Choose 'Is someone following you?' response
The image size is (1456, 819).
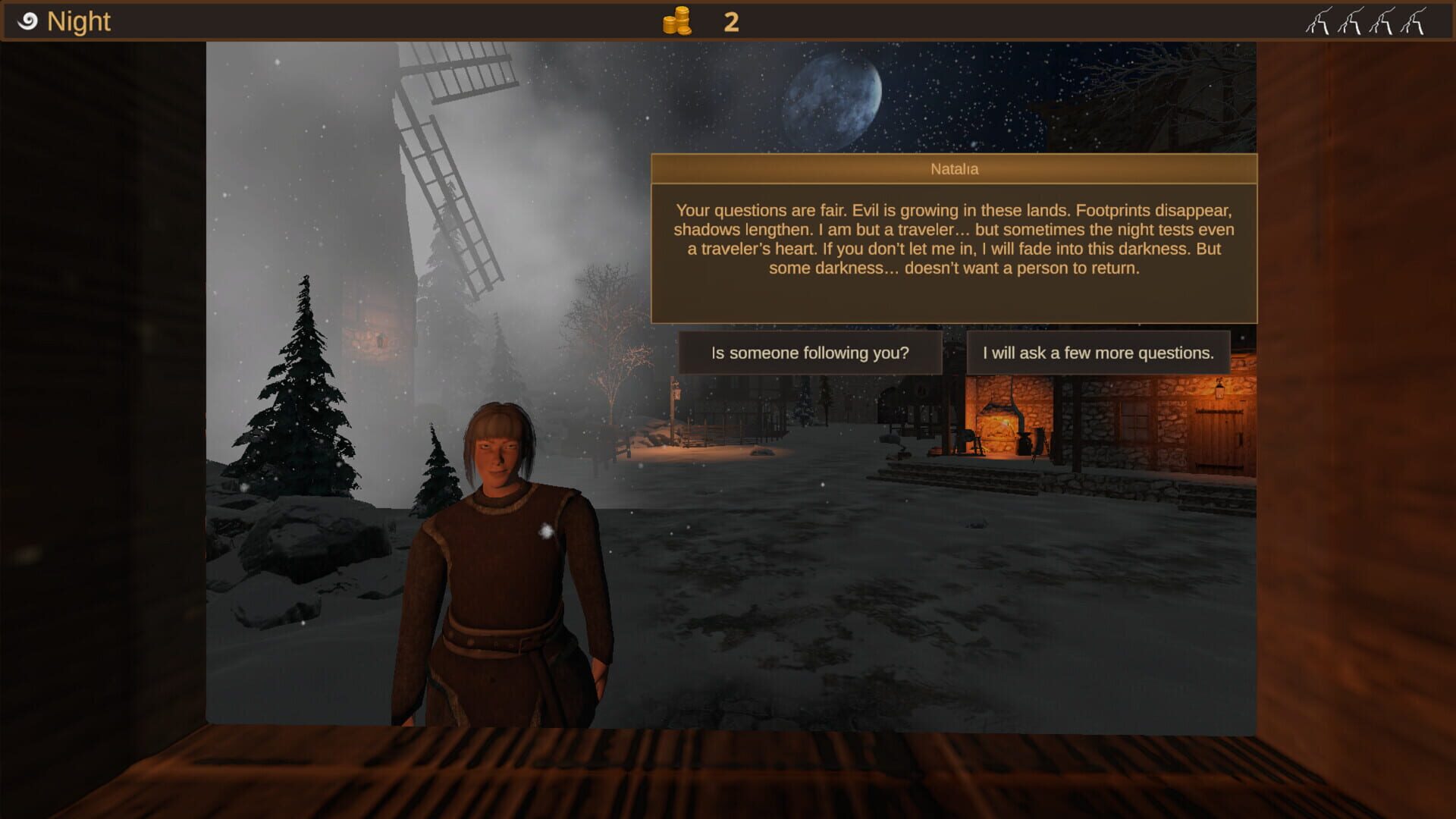pyautogui.click(x=808, y=353)
